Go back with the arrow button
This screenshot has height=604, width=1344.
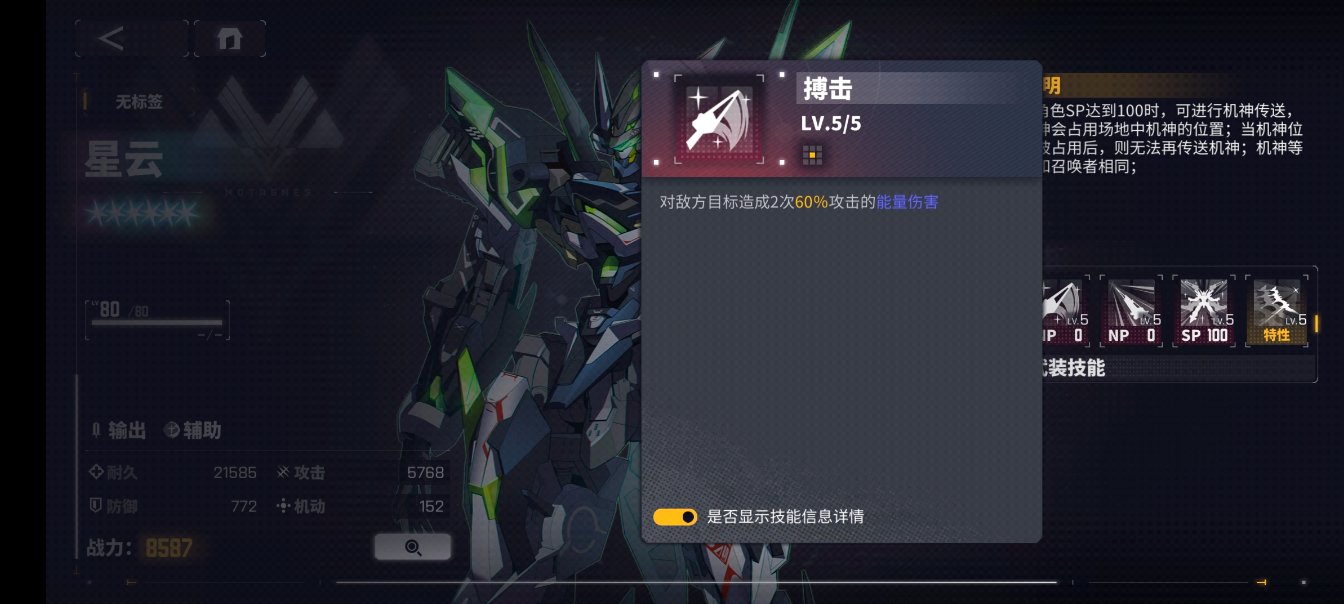(x=112, y=39)
